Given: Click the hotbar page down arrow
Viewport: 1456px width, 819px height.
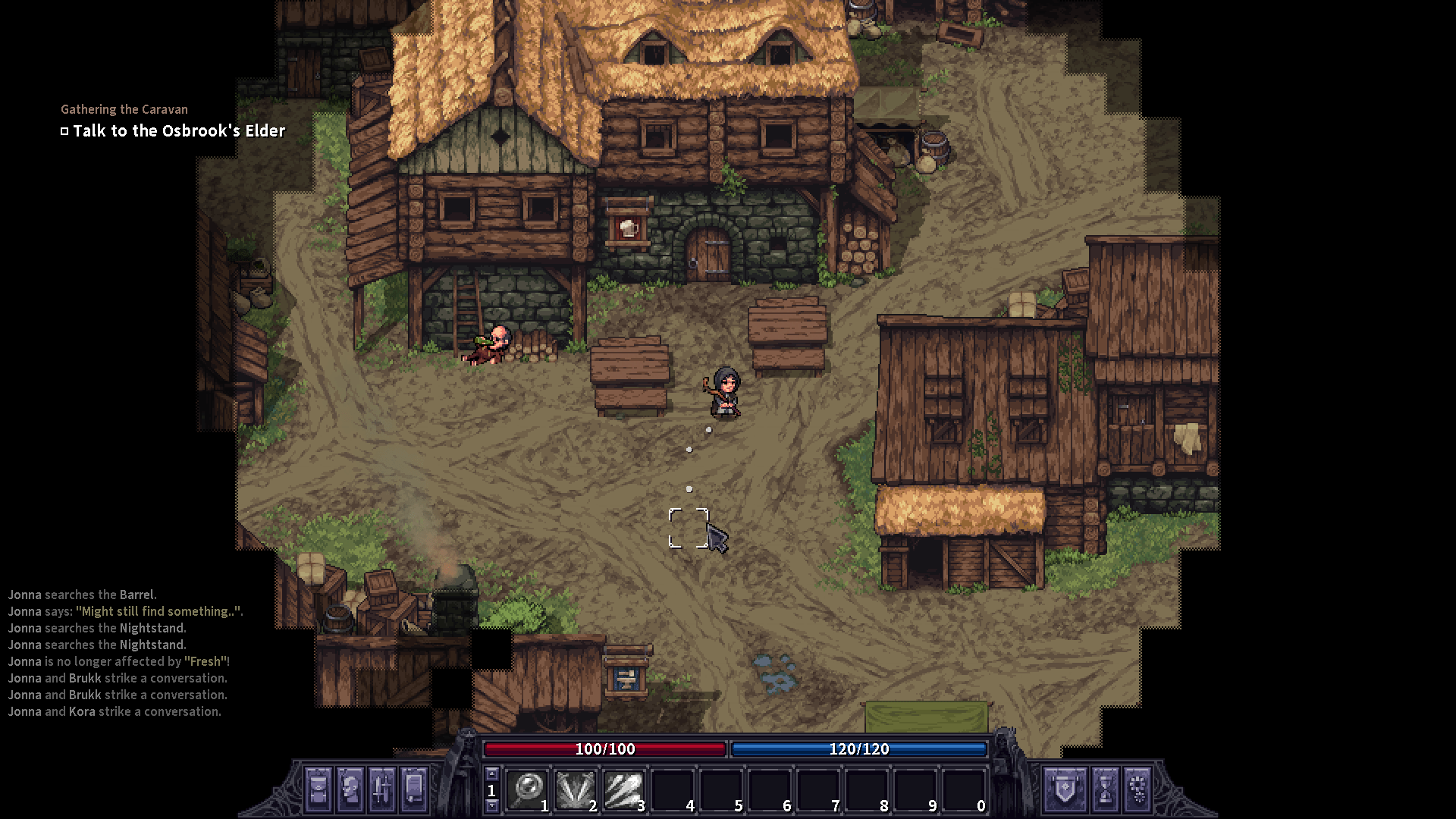Looking at the screenshot, I should [491, 806].
